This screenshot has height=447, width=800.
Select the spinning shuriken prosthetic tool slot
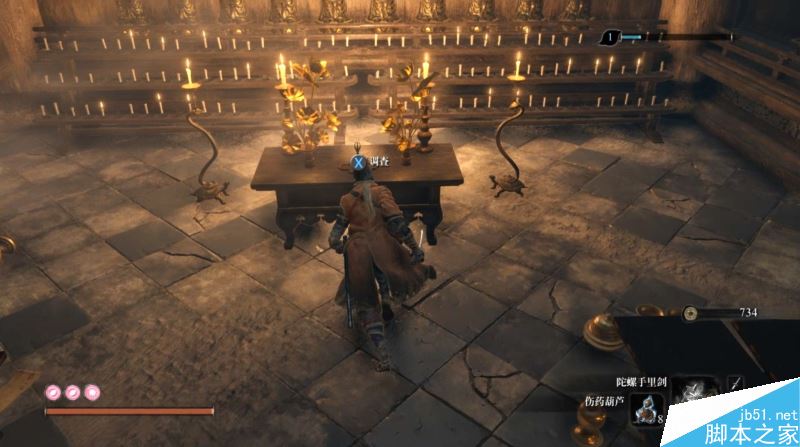pos(693,393)
